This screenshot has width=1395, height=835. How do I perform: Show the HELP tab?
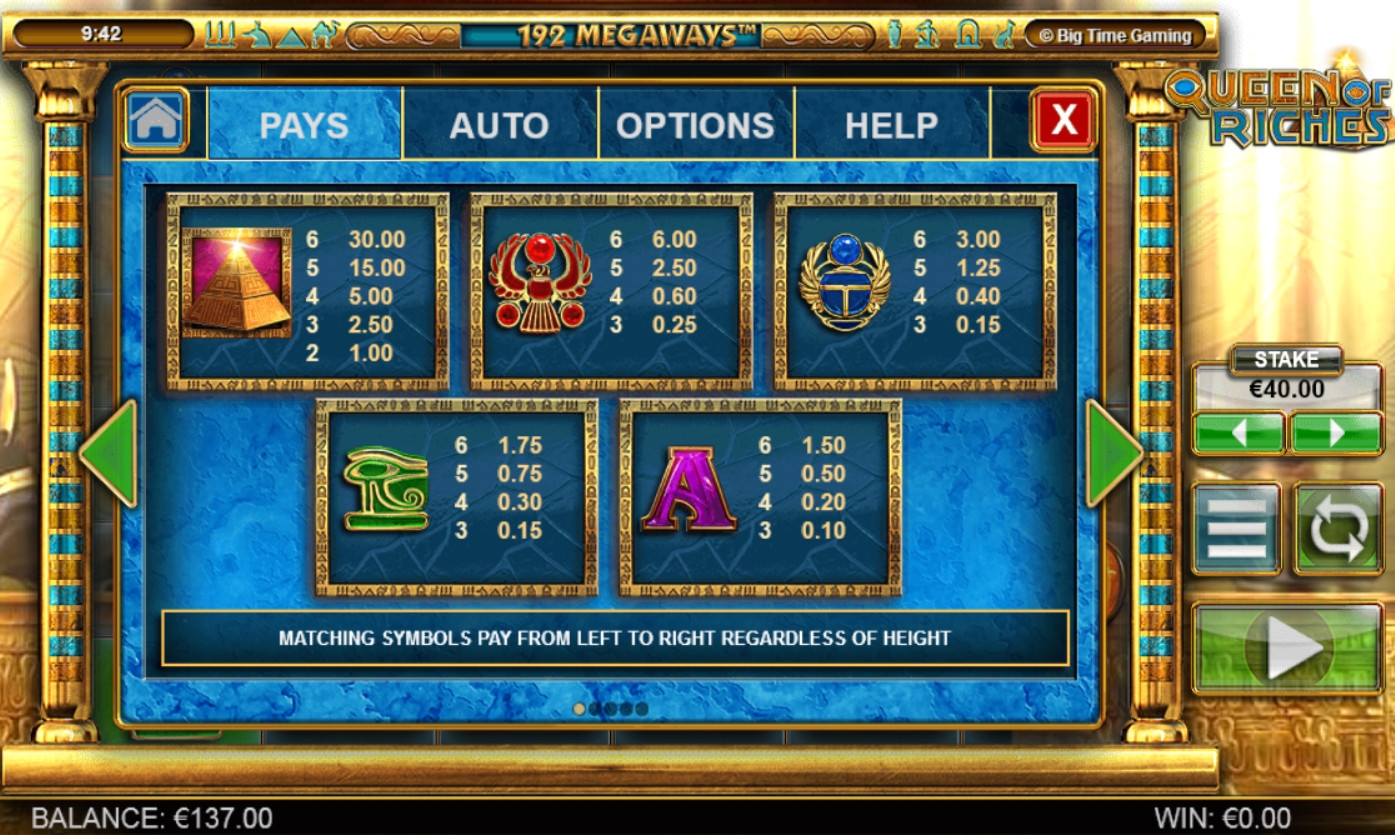pyautogui.click(x=891, y=125)
